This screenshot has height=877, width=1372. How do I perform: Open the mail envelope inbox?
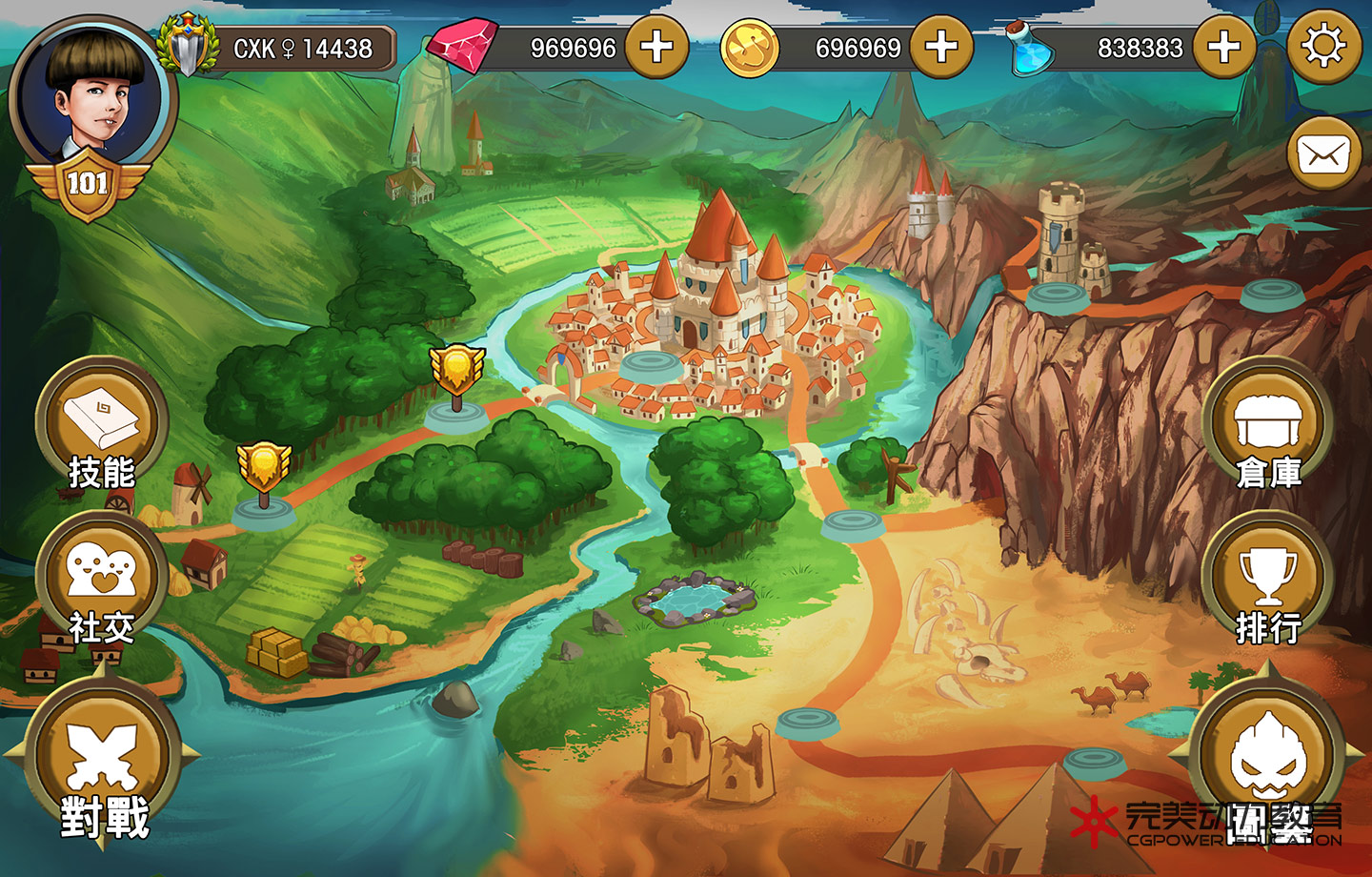(x=1323, y=153)
